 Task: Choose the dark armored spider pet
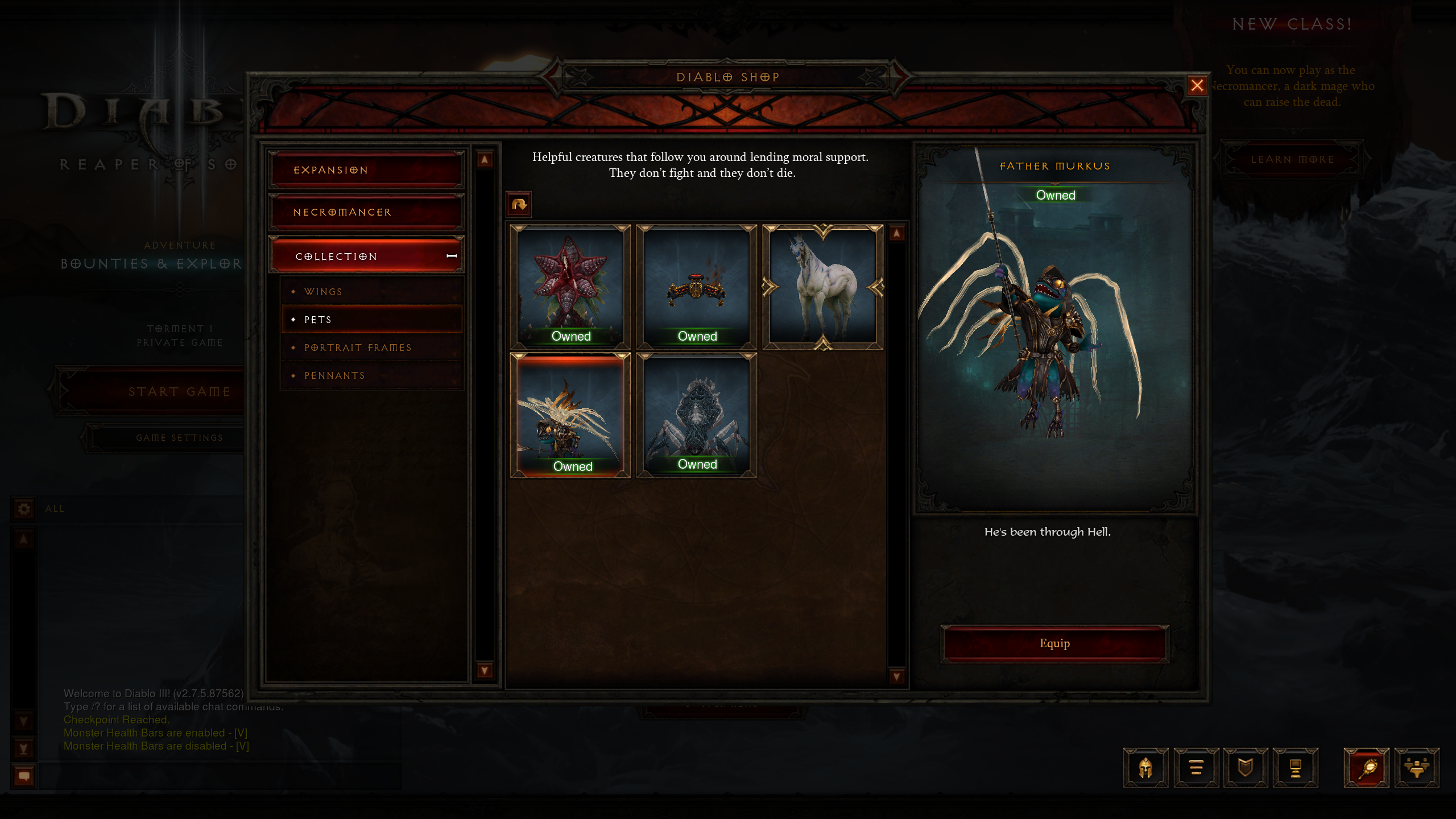pyautogui.click(x=697, y=415)
